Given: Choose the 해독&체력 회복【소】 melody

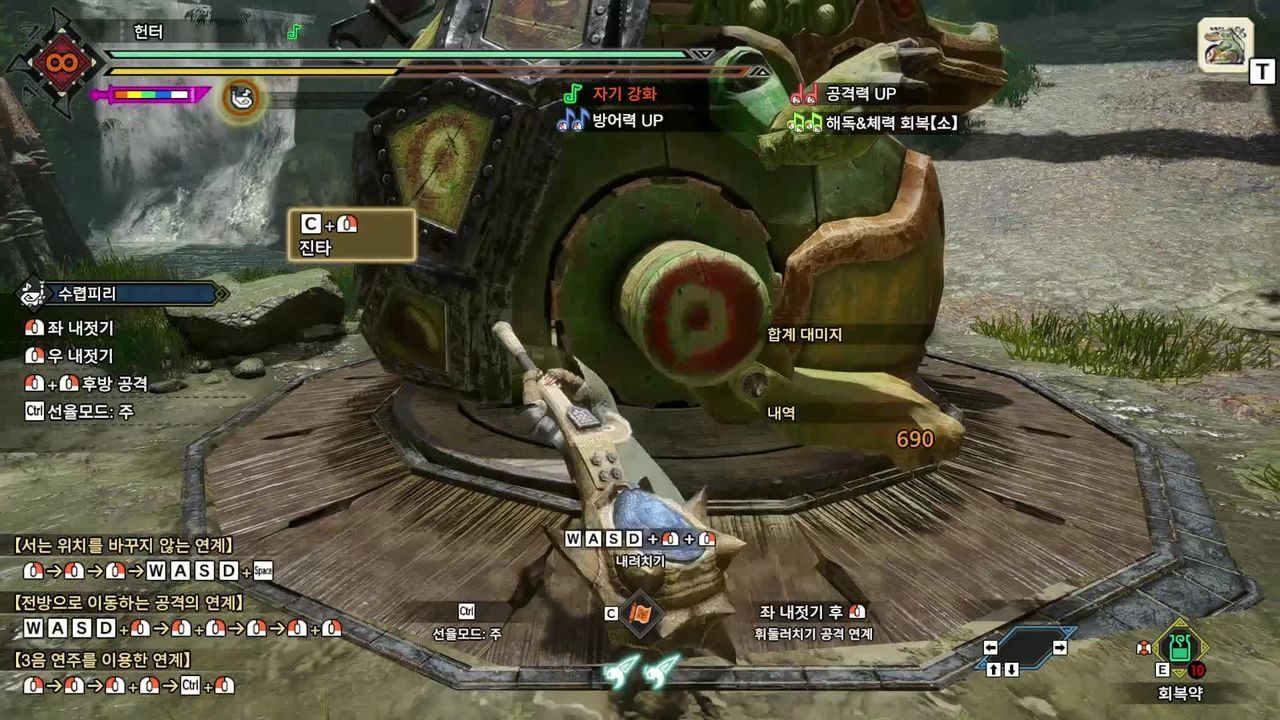Looking at the screenshot, I should 886,123.
